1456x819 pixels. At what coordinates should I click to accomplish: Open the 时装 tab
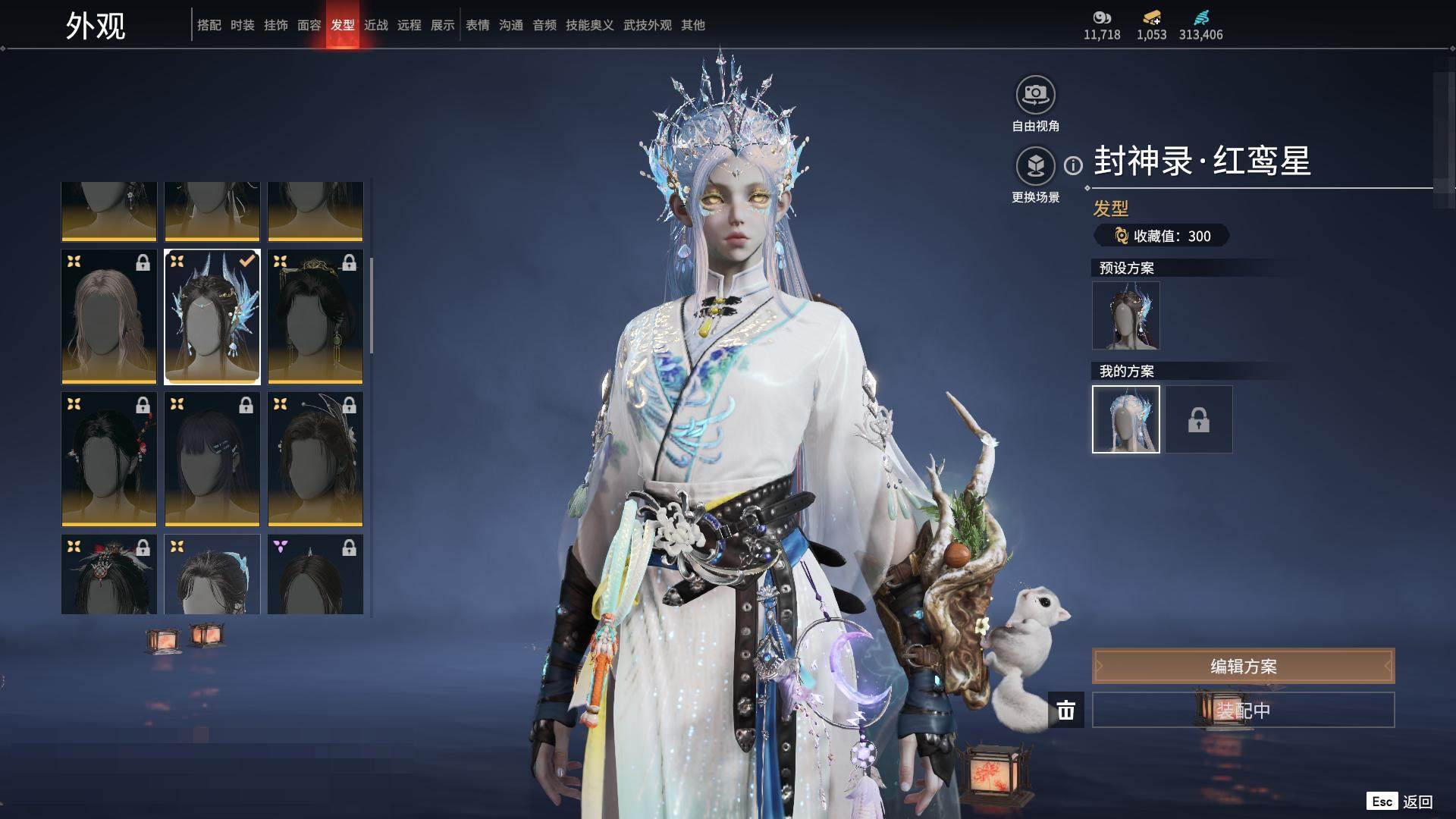point(242,25)
